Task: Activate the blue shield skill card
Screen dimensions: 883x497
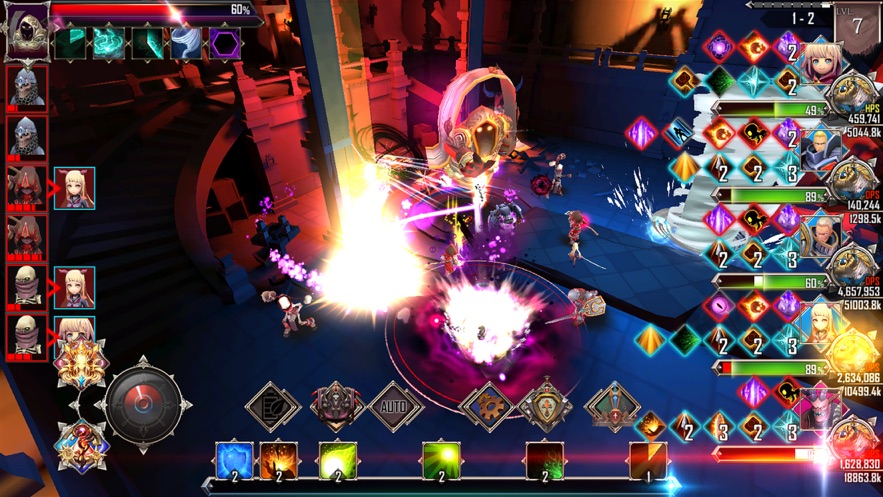Action: [234, 461]
